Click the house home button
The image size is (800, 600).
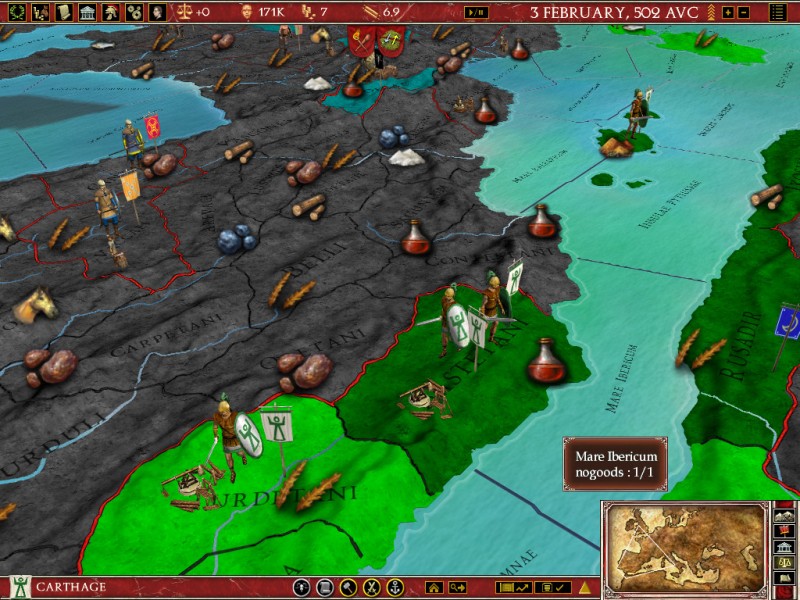tap(434, 587)
